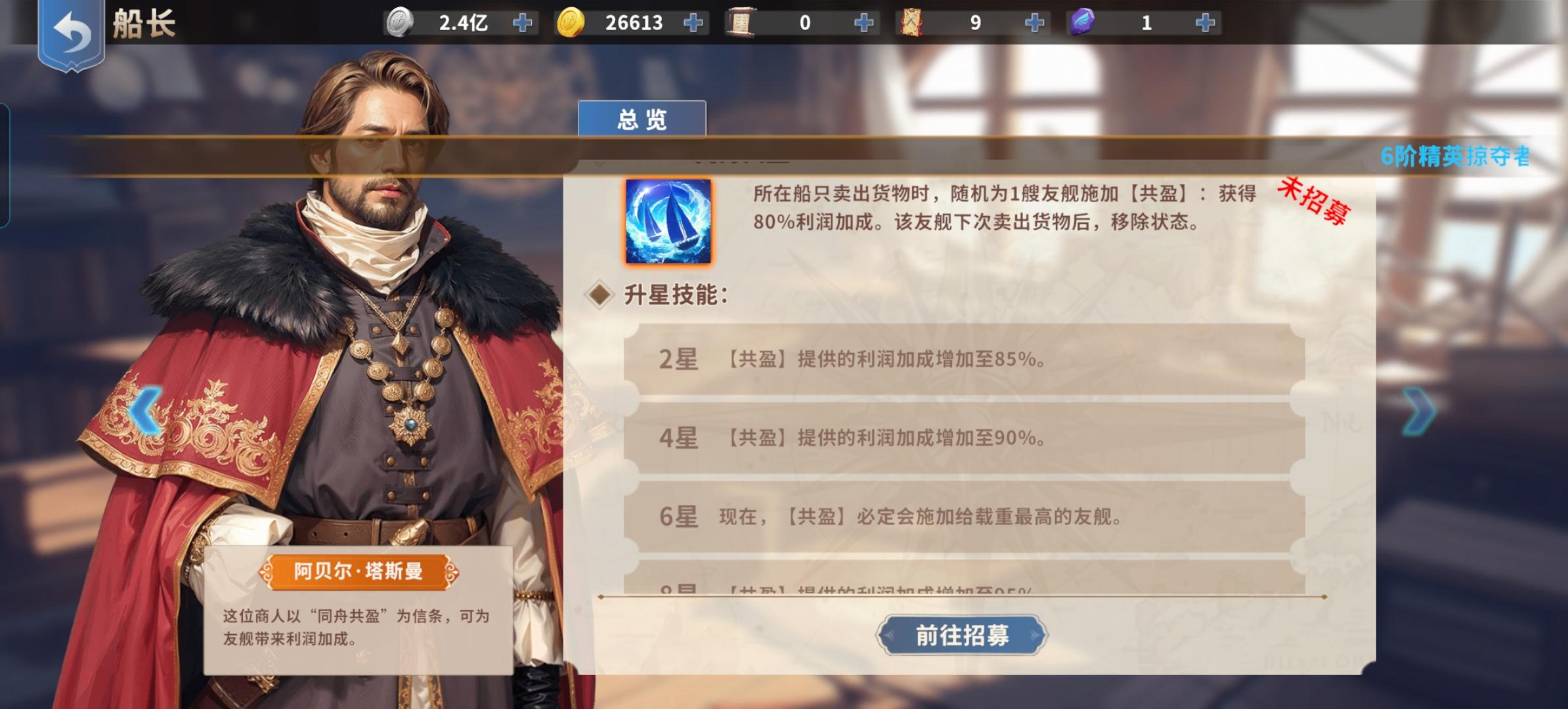Switch to the 总览 tab
This screenshot has height=709, width=1568.
coord(642,118)
